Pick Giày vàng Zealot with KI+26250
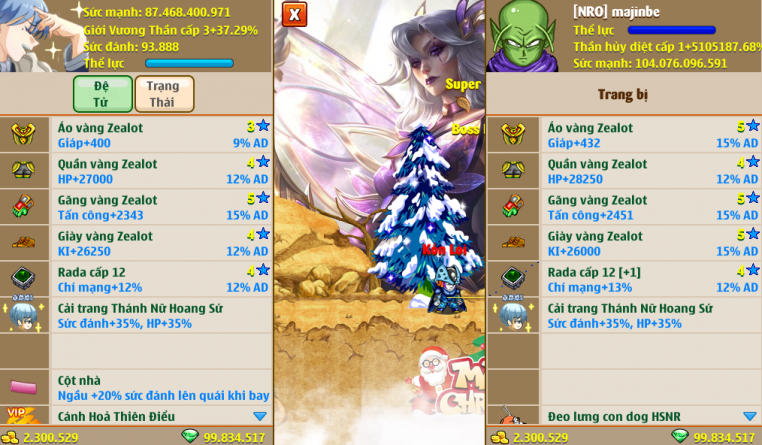 pos(160,243)
